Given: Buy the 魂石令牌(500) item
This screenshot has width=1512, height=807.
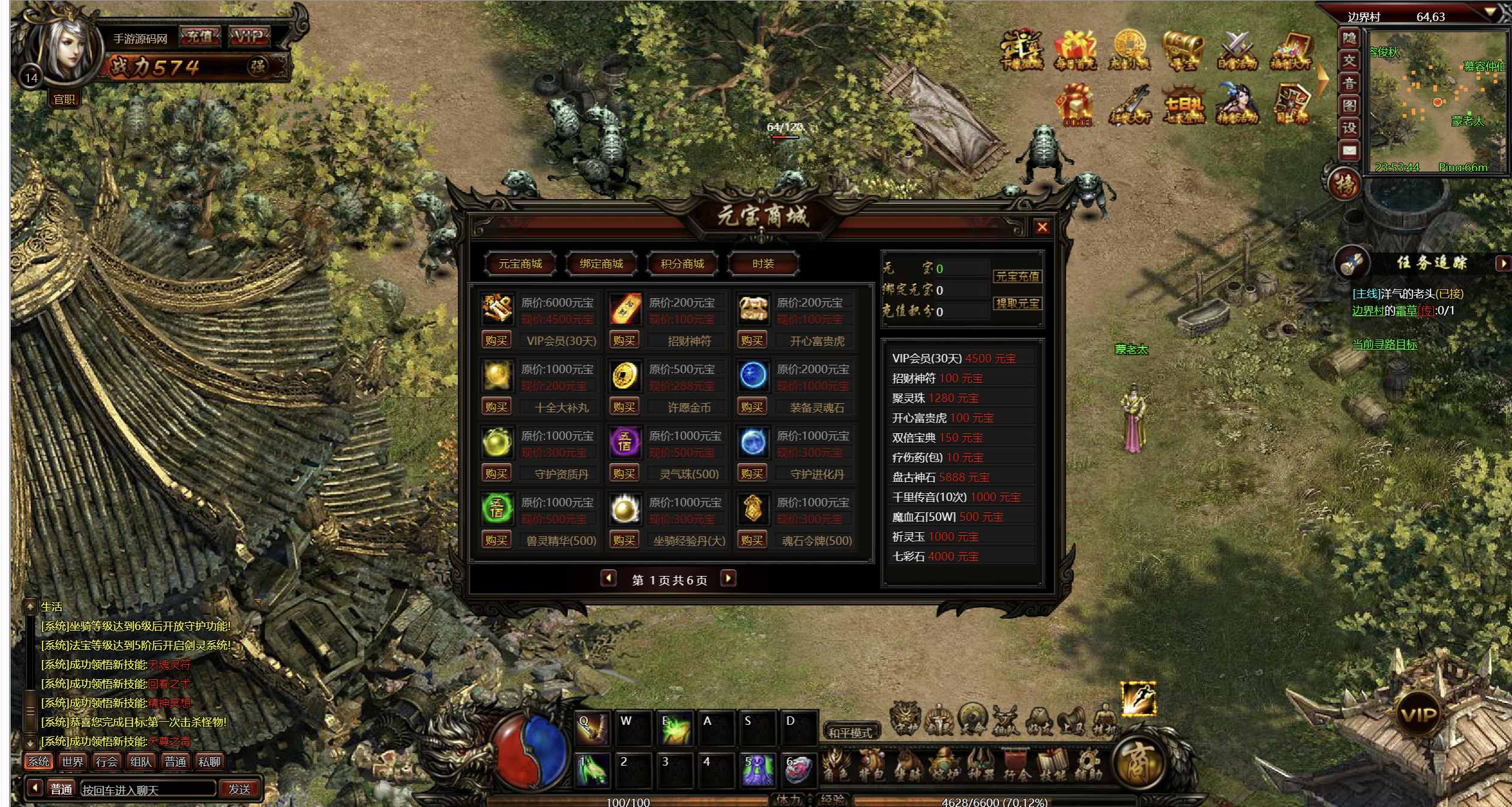Looking at the screenshot, I should (752, 541).
